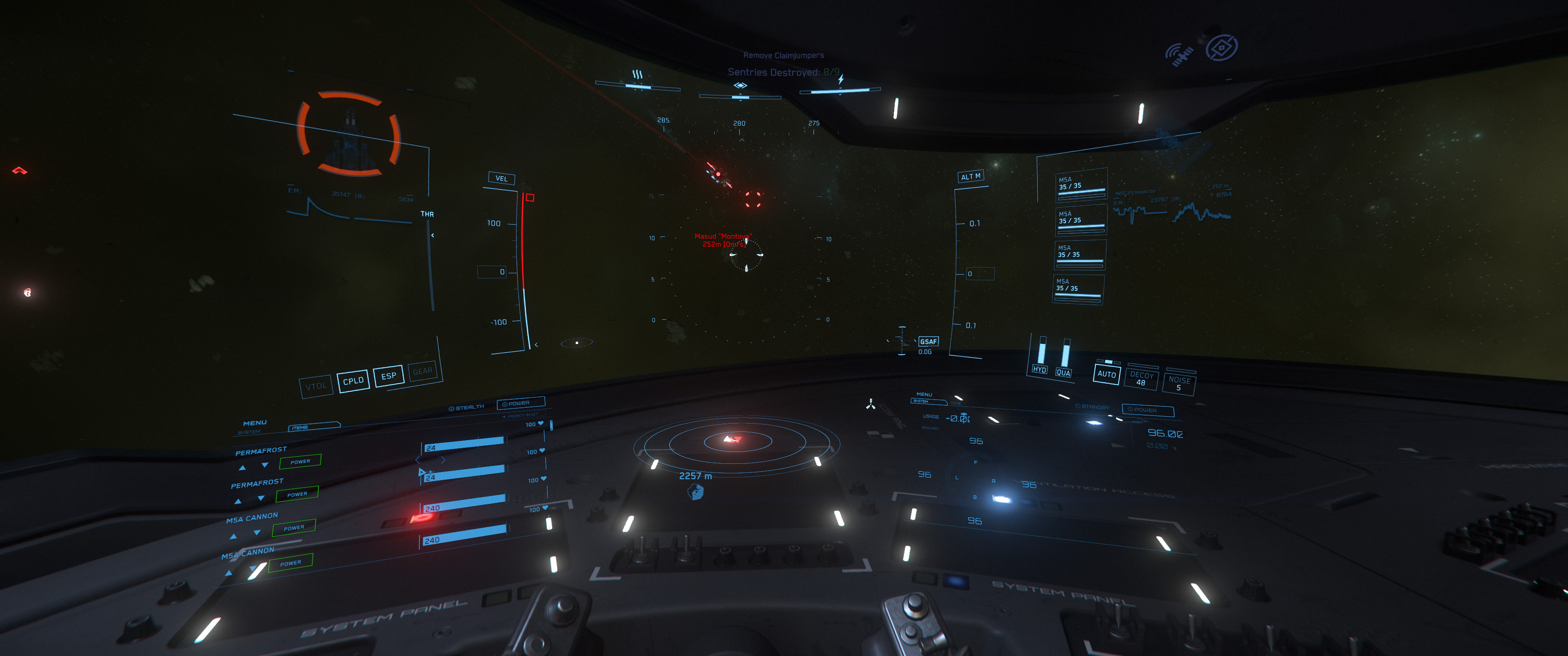
Task: Click the GSAF G-safe indicator
Action: tap(928, 341)
